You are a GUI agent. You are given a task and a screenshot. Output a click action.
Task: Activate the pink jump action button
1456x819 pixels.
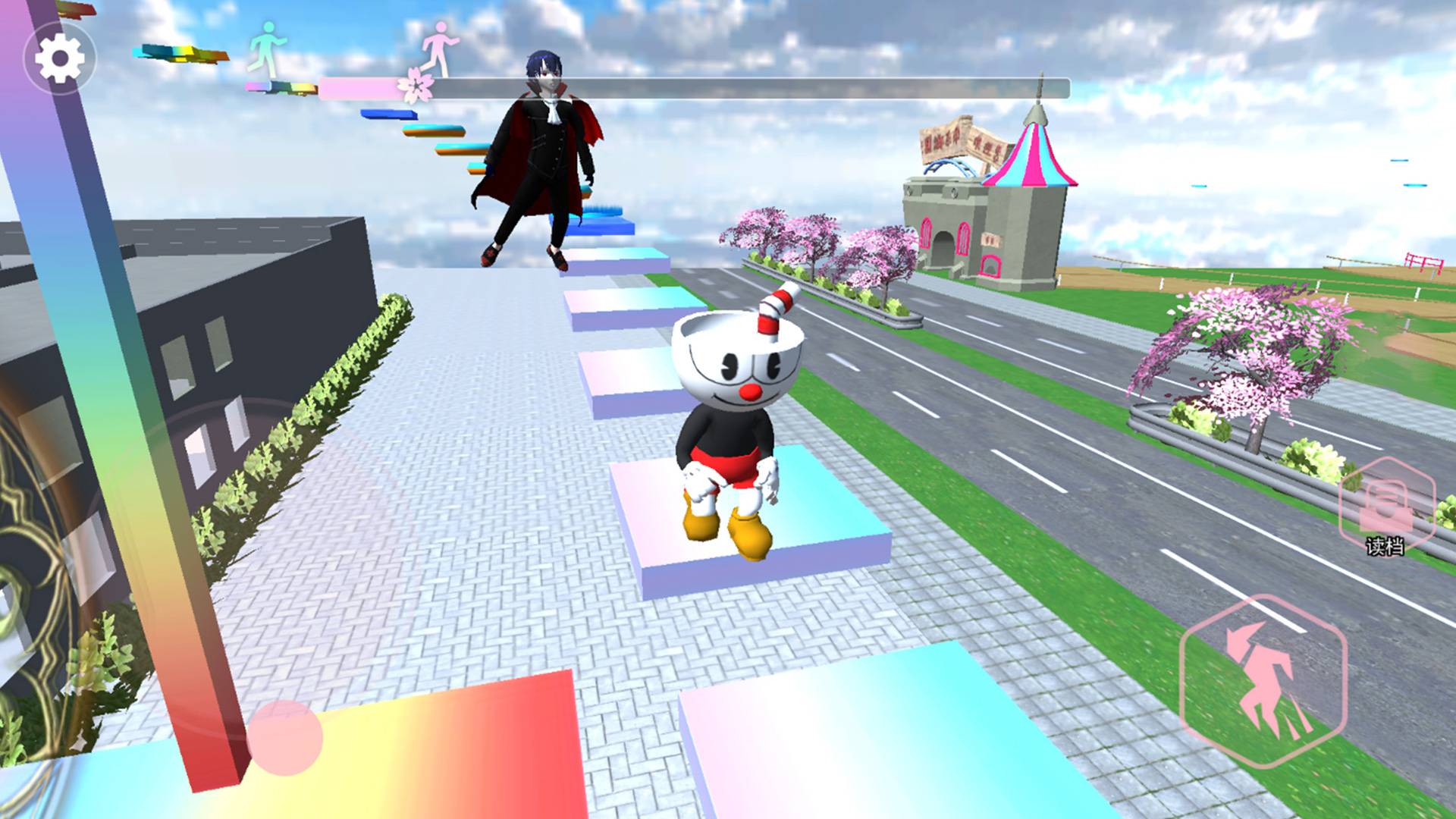coord(1262,682)
